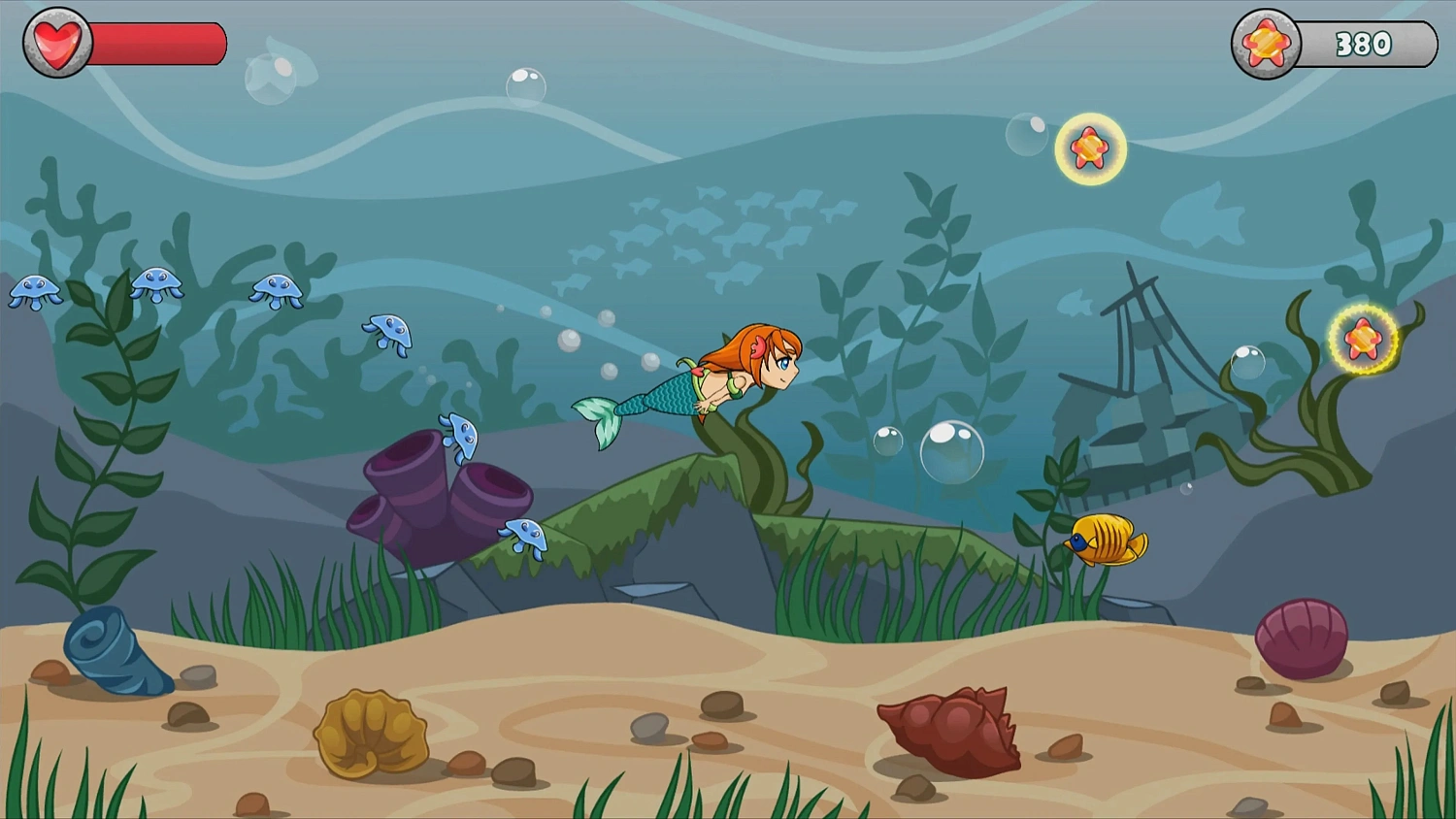Click the pink scallop shell on the right
Image resolution: width=1456 pixels, height=819 pixels.
1303,636
